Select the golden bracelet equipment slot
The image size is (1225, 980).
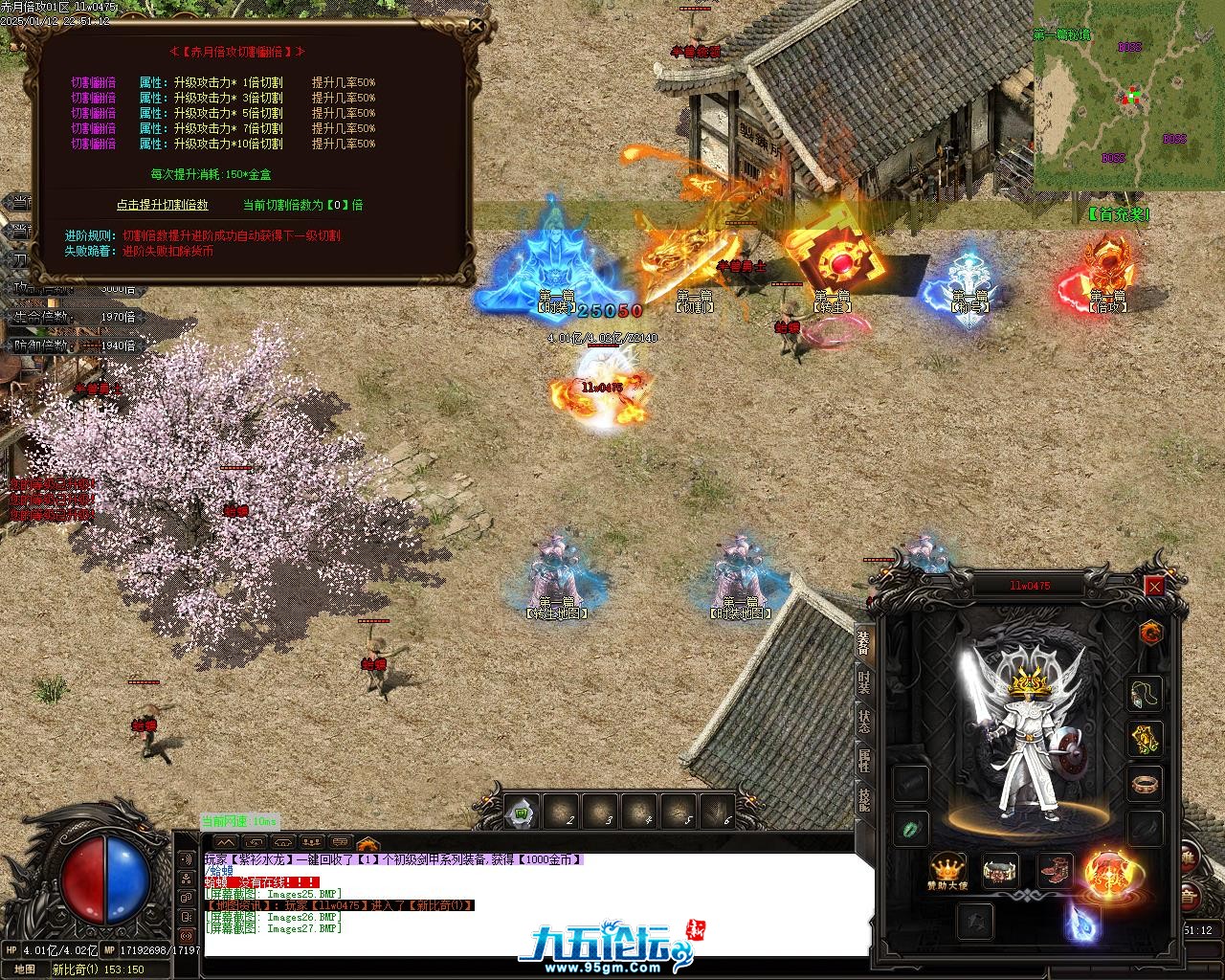pos(1145,739)
